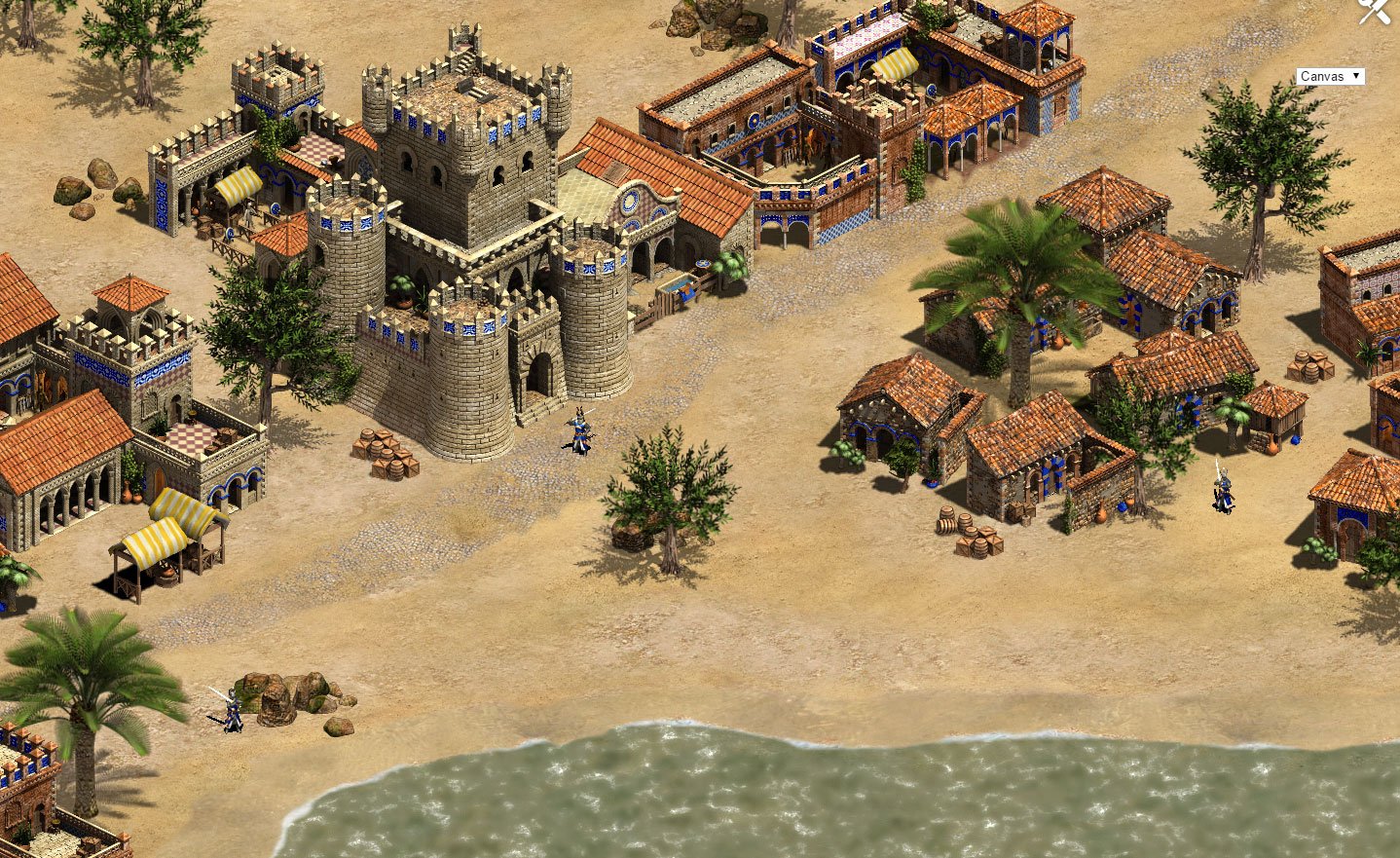
Task: Click the rocks near the beach knight
Action: click(292, 691)
